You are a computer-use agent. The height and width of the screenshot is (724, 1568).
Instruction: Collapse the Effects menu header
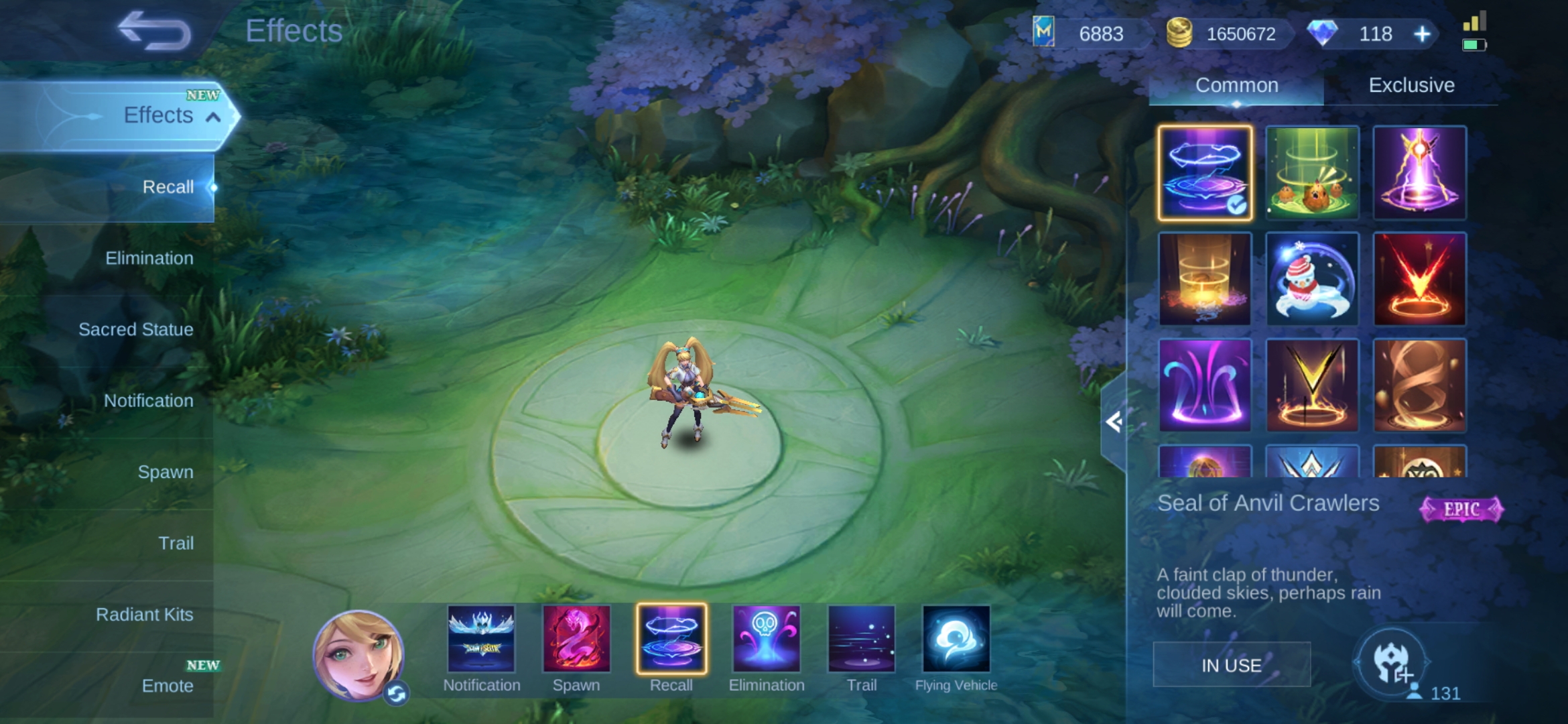point(213,117)
